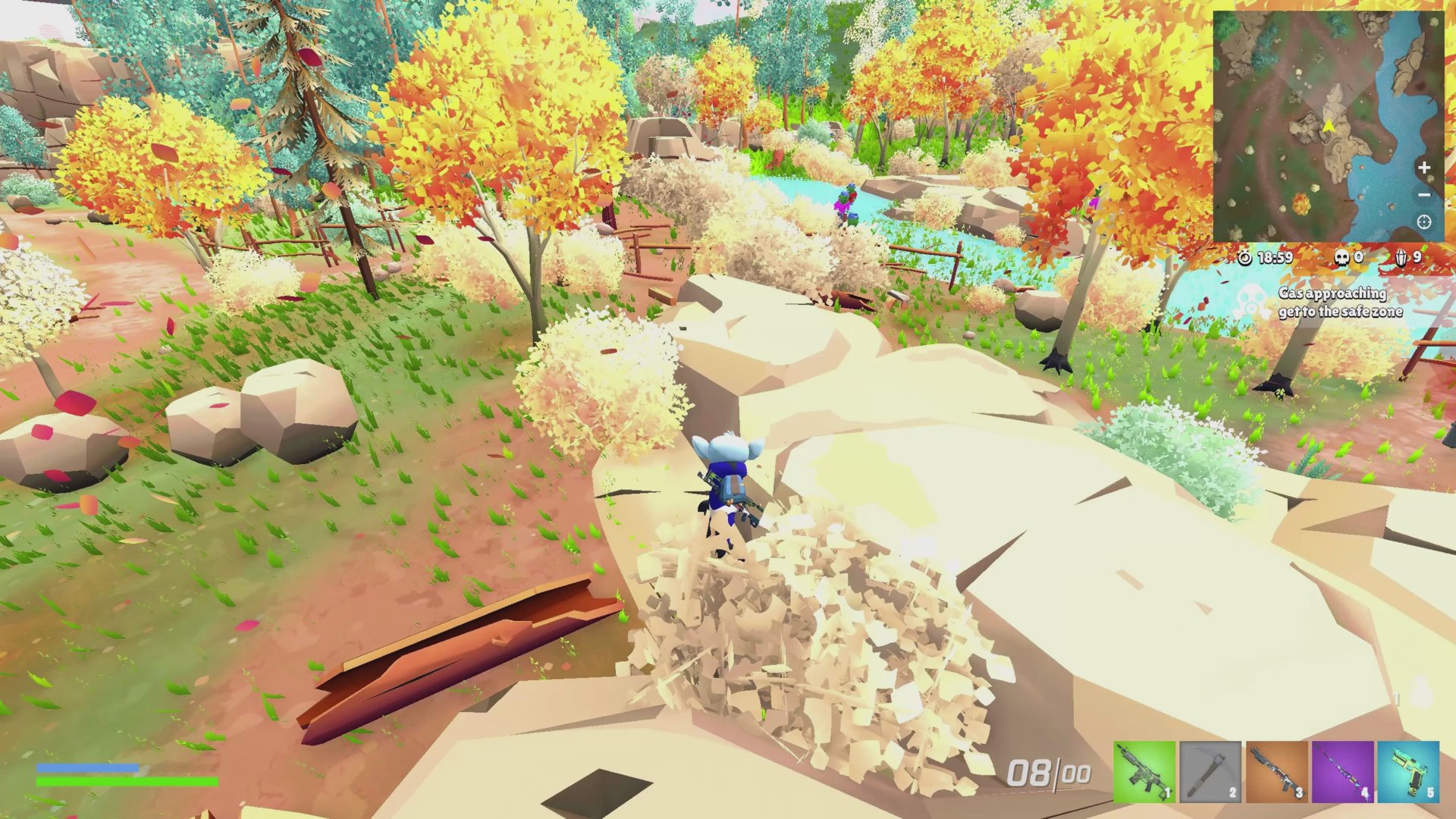Select the pistol in the blue slot

(1408, 771)
